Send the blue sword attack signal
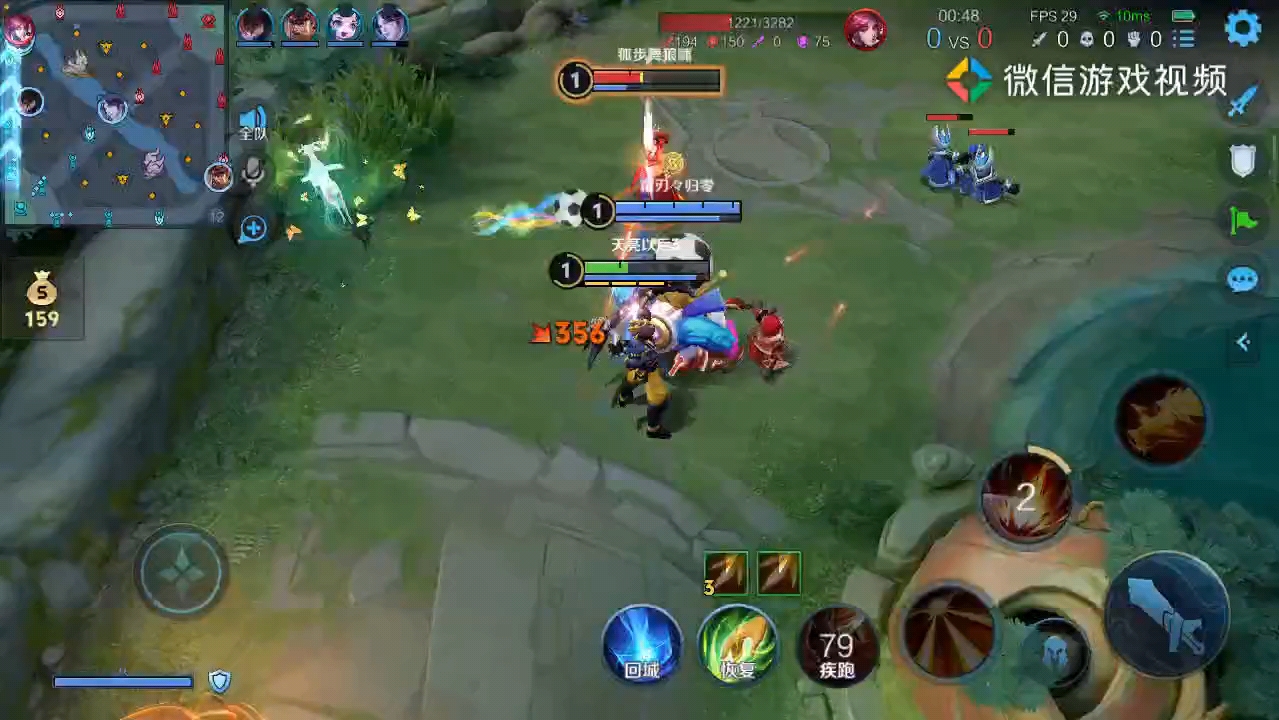The width and height of the screenshot is (1279, 720). click(x=1242, y=101)
